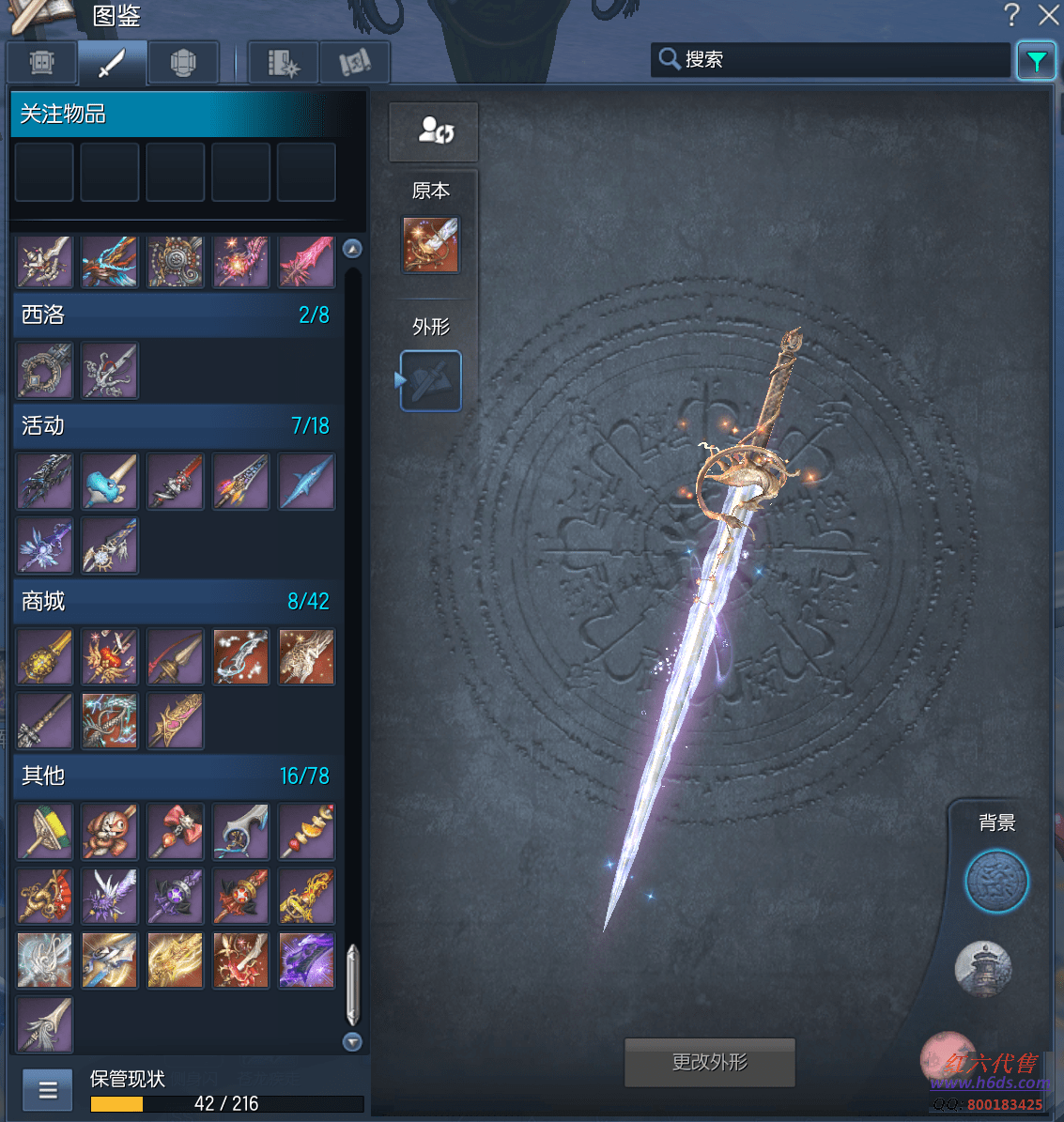Screen dimensions: 1064x1122
Task: Open the question mark help
Action: pyautogui.click(x=1011, y=15)
